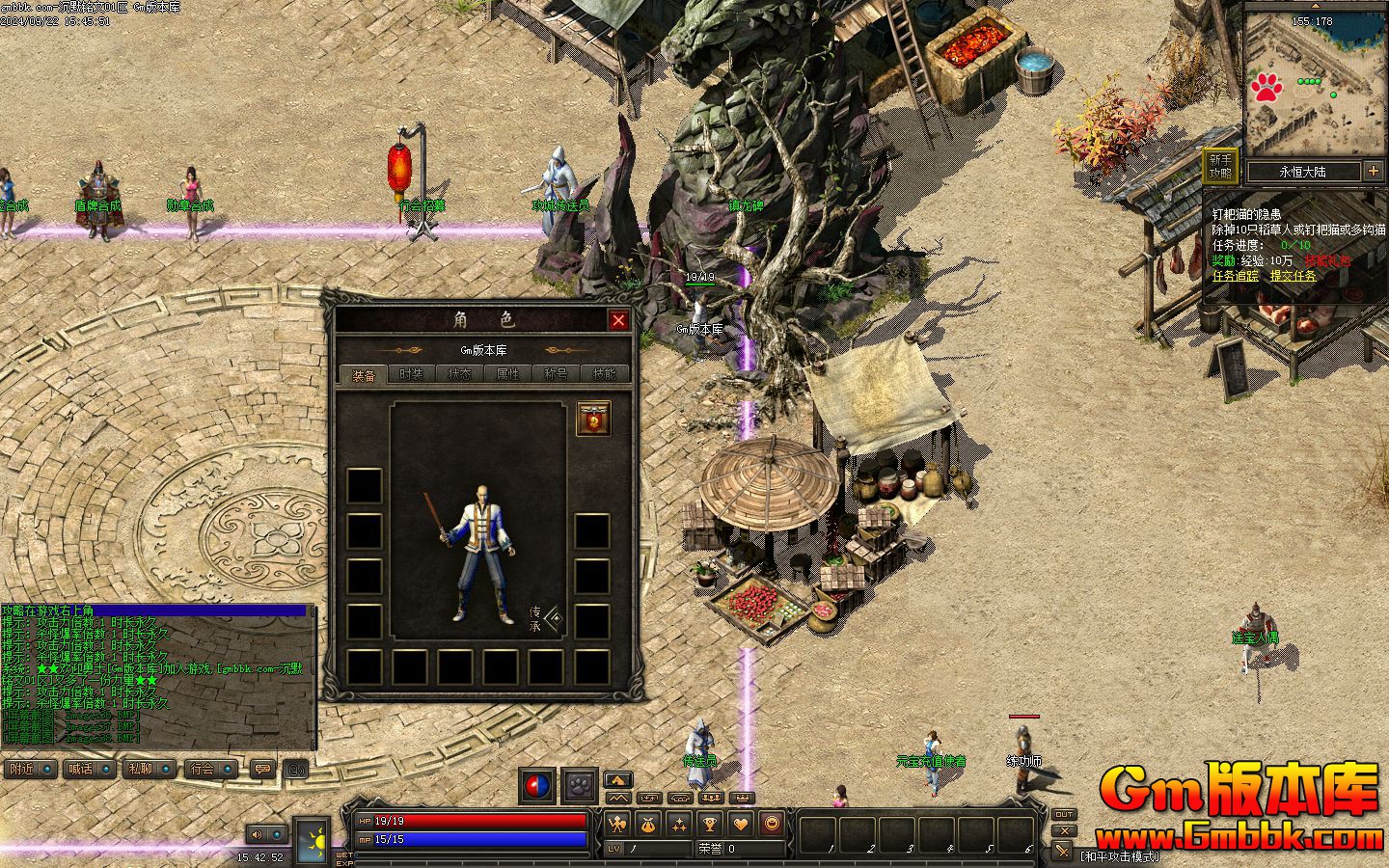This screenshot has width=1389, height=868.
Task: Click the 提交任务 submit quest link
Action: tap(1293, 276)
